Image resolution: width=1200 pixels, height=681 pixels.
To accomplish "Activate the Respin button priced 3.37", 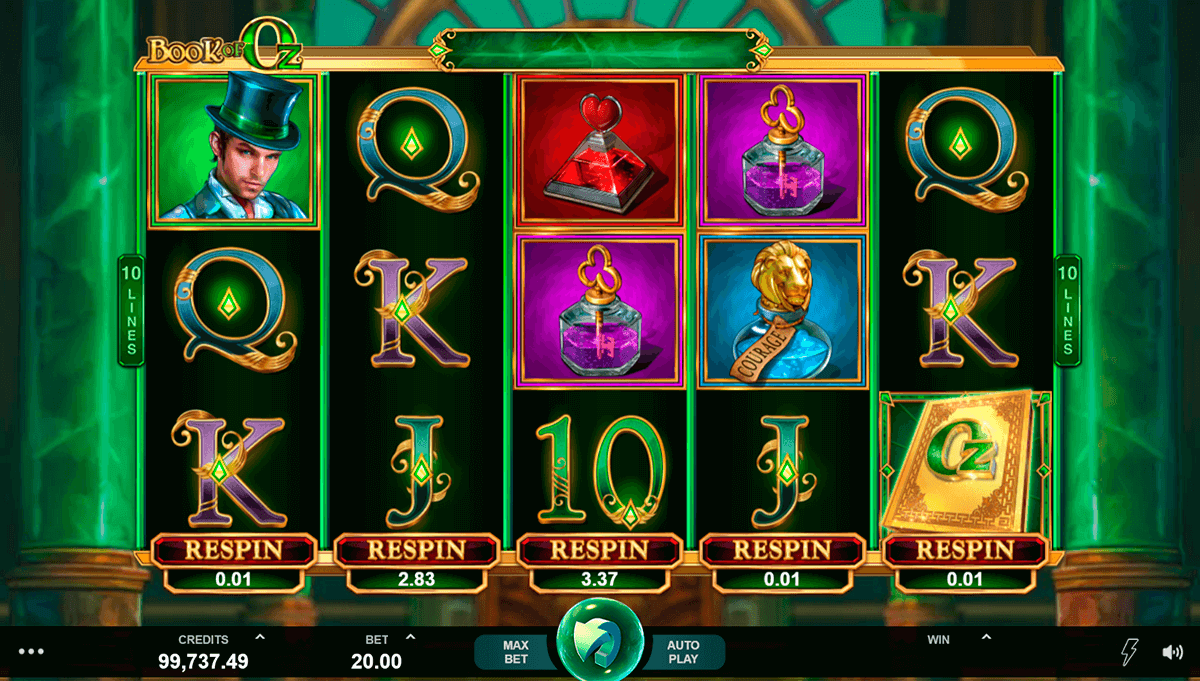I will coord(599,550).
